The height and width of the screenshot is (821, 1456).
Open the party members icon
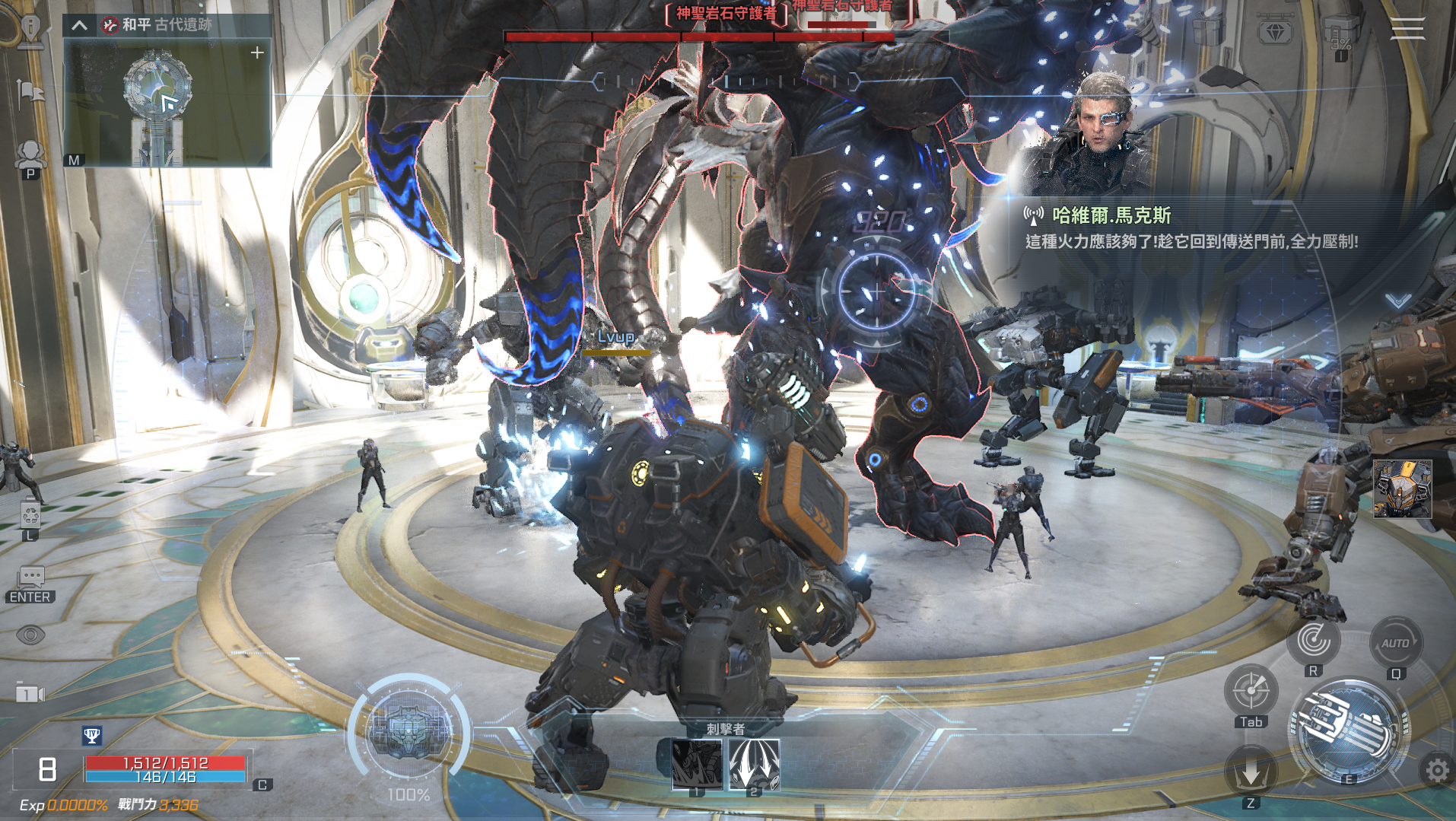(30, 155)
